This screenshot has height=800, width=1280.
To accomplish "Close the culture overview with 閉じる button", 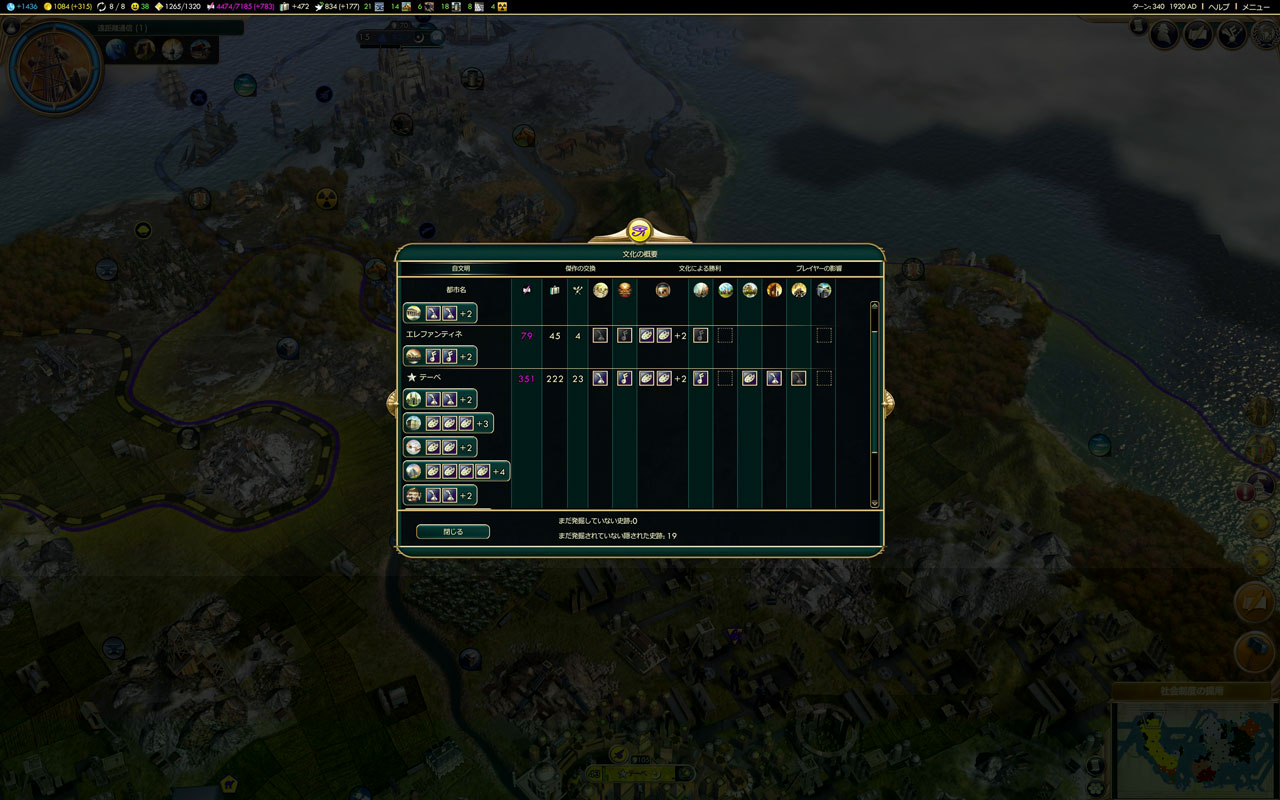I will (x=453, y=532).
